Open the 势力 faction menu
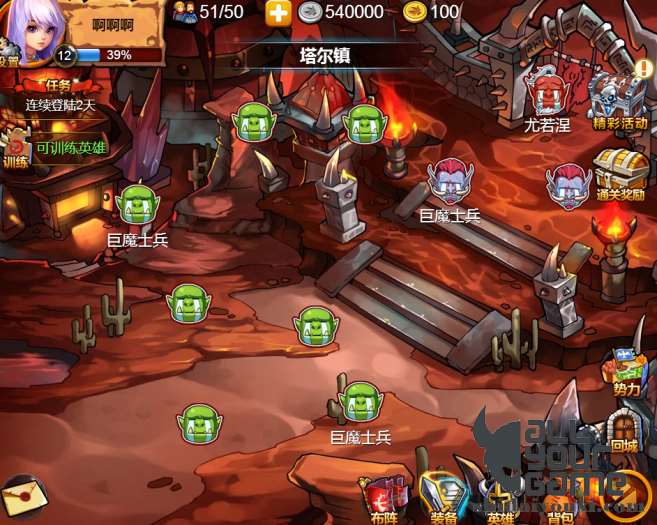 (627, 369)
